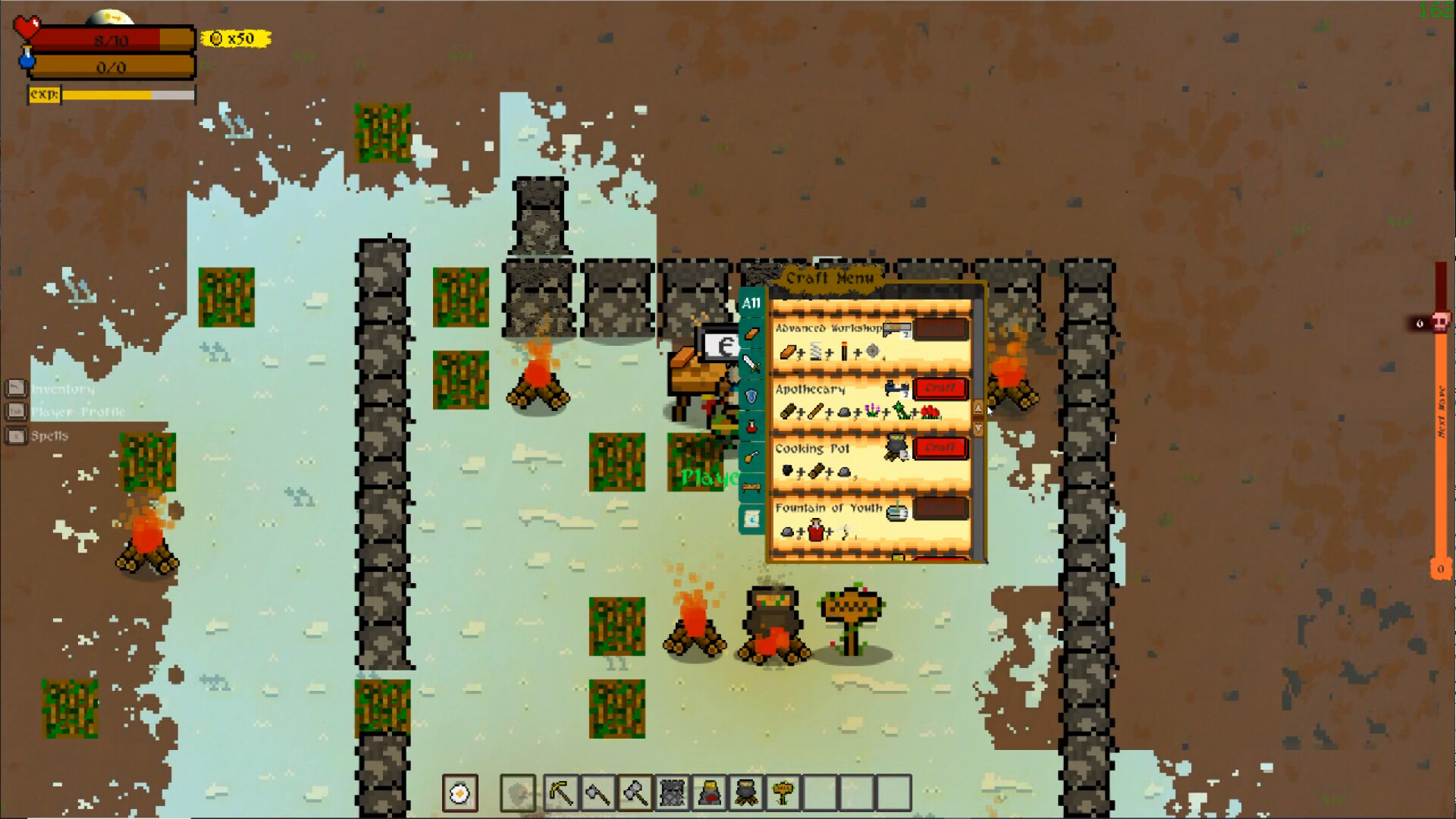This screenshot has height=819, width=1456.
Task: Select the axe tool in the hotbar
Action: pyautogui.click(x=598, y=791)
